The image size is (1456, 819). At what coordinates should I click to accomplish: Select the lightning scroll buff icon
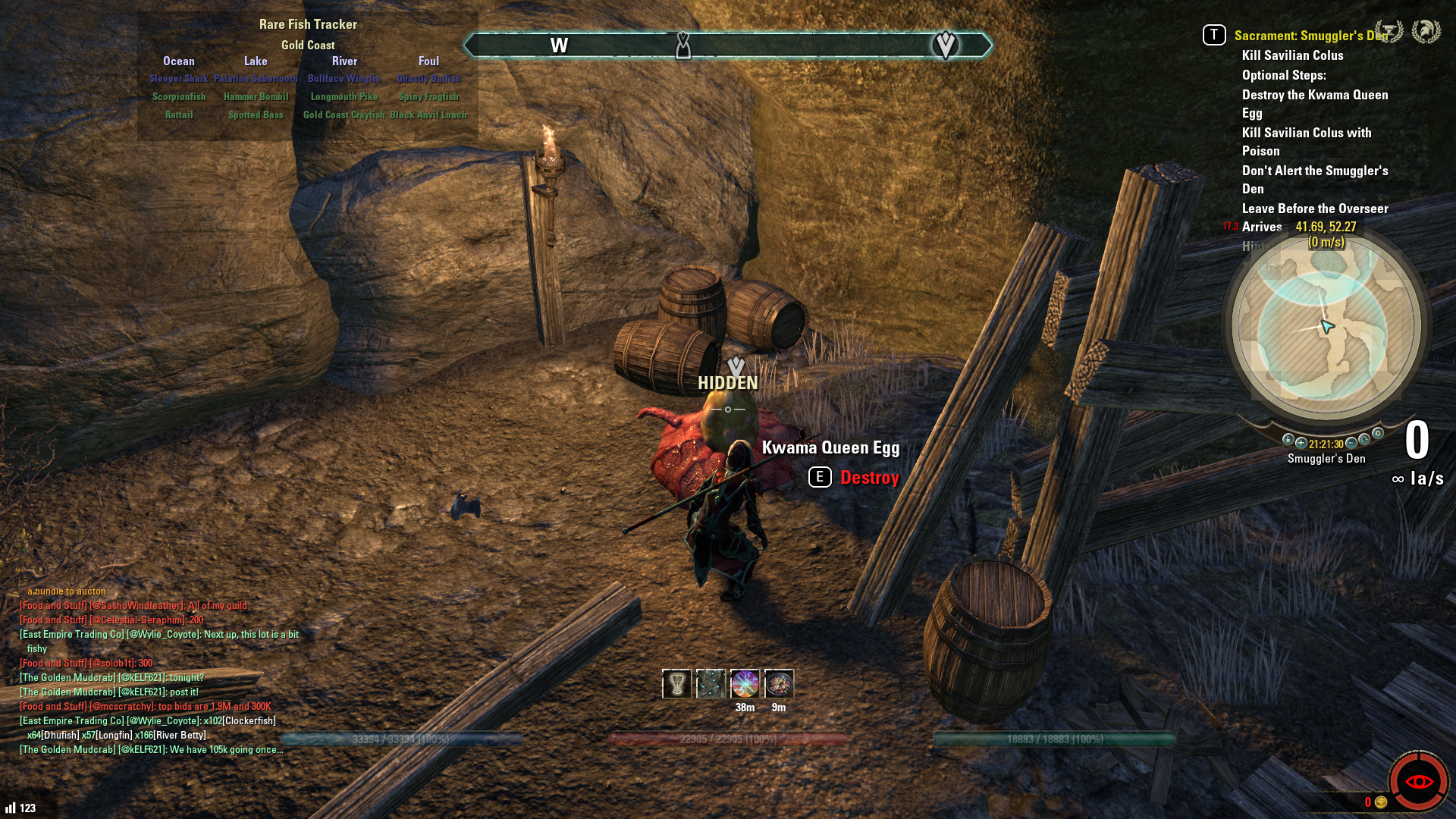pos(745,684)
